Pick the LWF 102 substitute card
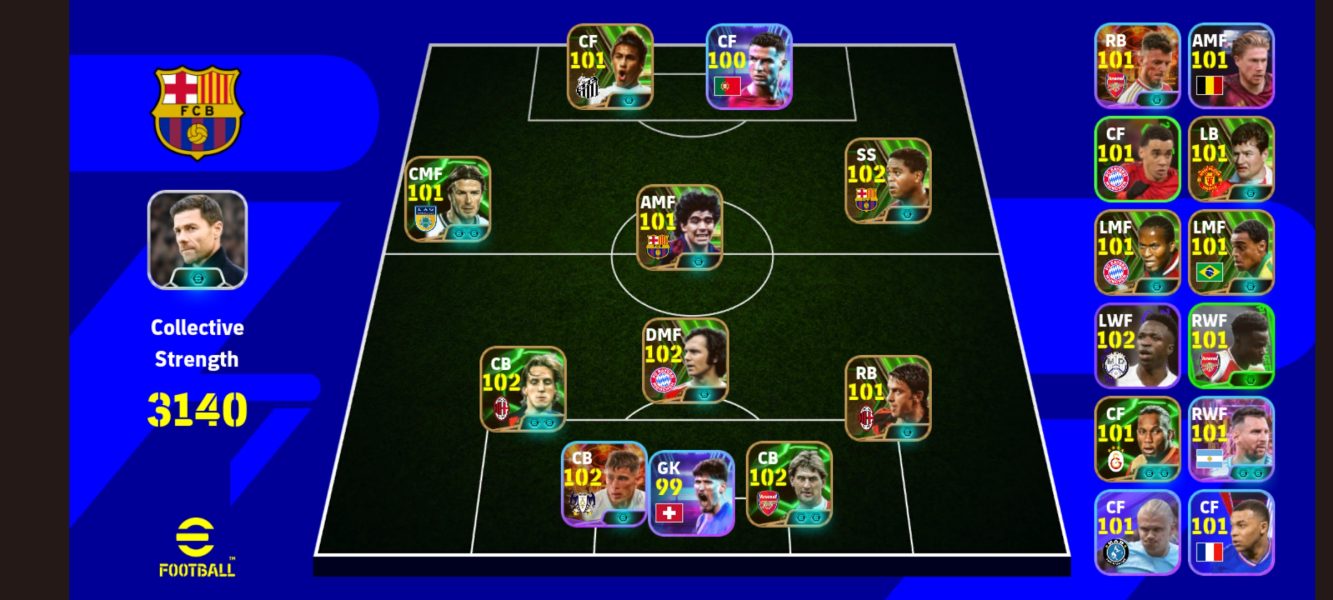 (1137, 346)
